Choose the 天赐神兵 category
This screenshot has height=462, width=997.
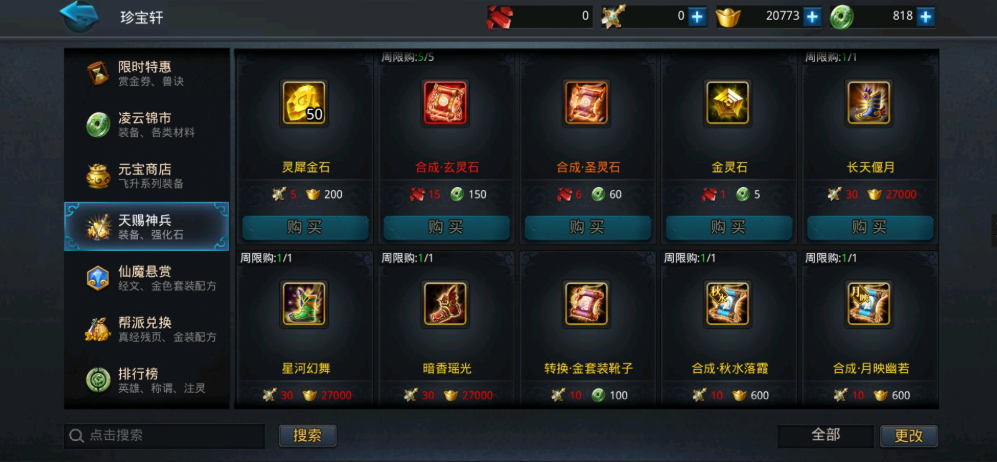point(146,227)
